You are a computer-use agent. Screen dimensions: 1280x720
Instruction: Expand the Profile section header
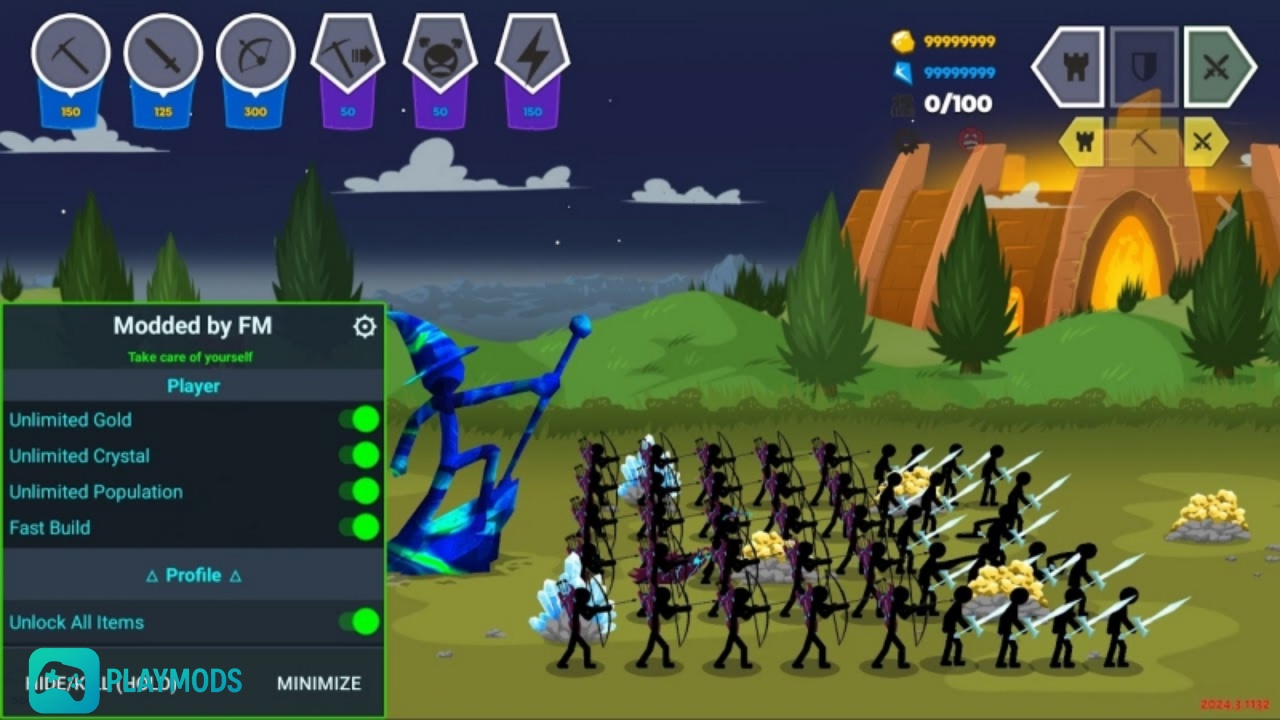[193, 575]
